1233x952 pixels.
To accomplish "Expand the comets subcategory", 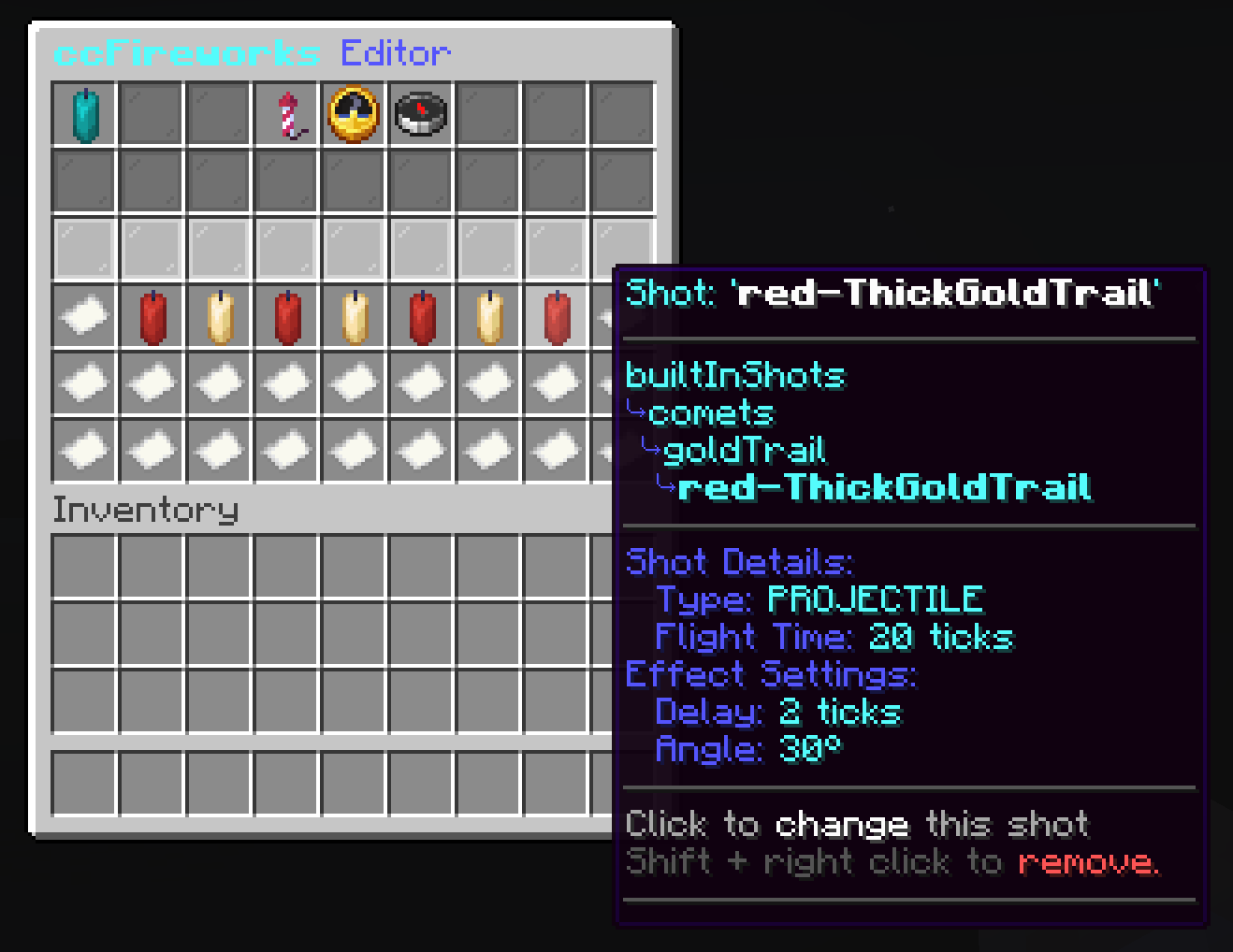I will tap(713, 412).
